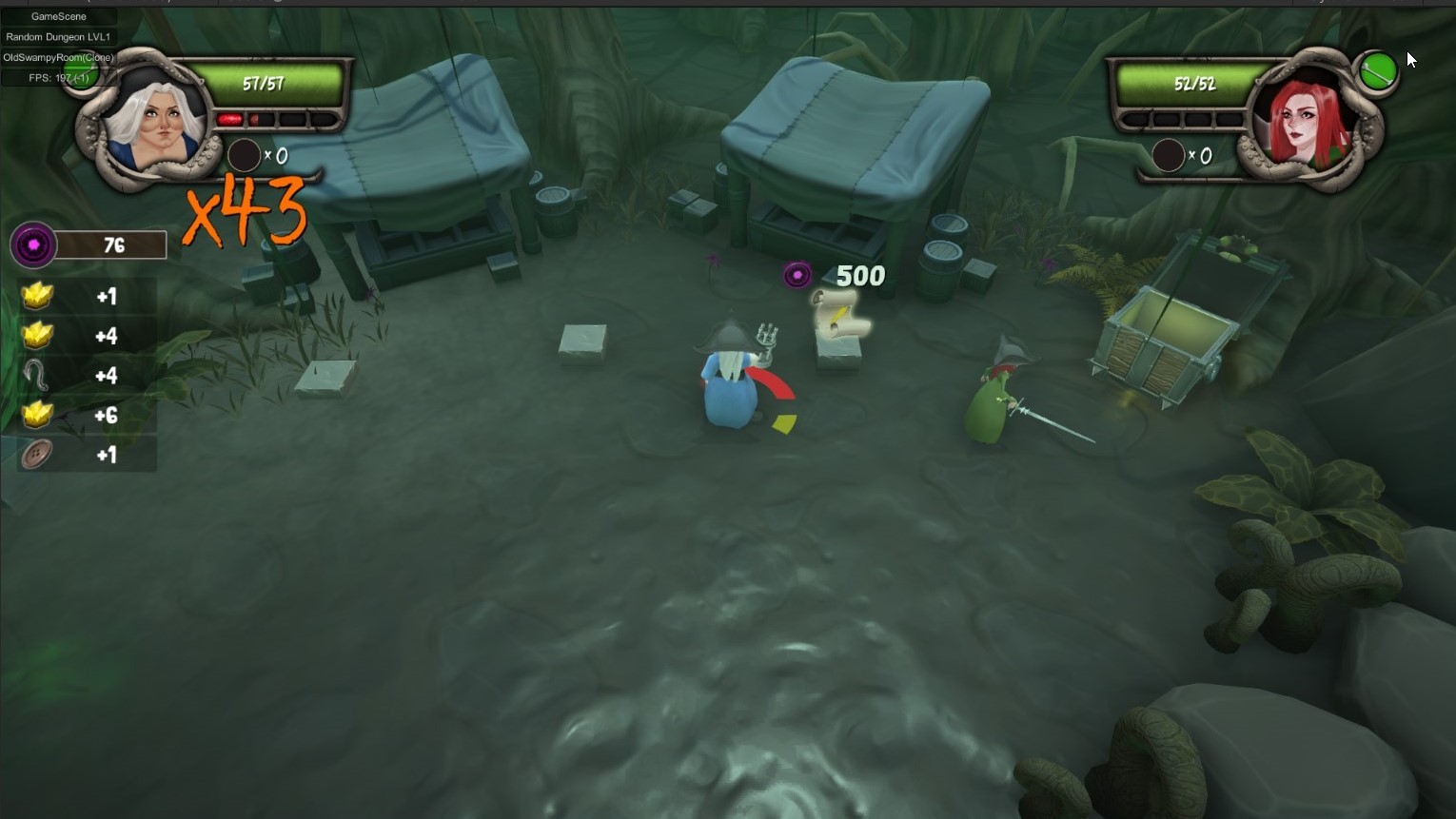Click the OldSwampyRoom(Clone) debug label
The width and height of the screenshot is (1456, 819).
pos(59,57)
